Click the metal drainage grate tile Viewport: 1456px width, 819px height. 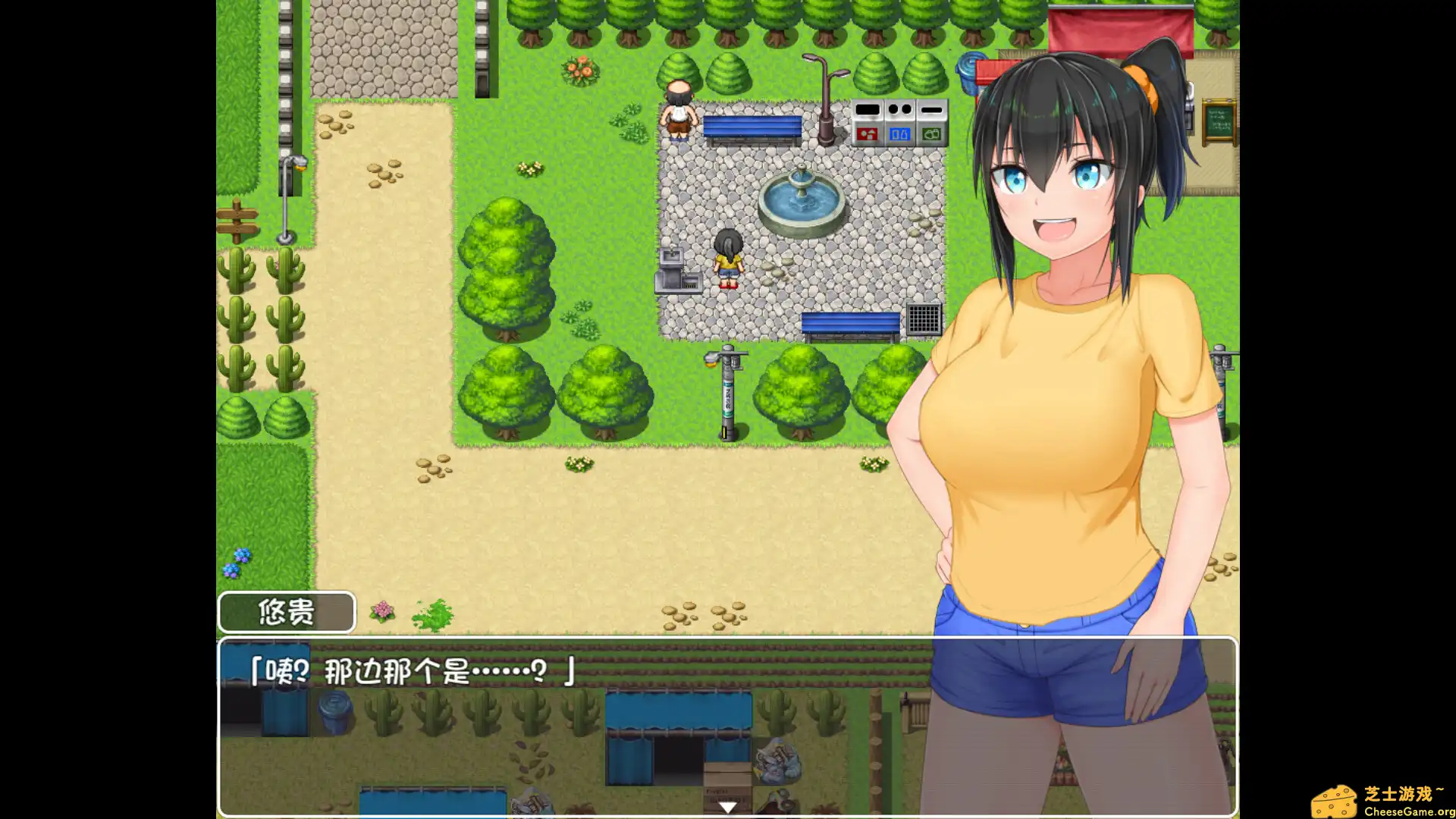coord(924,318)
